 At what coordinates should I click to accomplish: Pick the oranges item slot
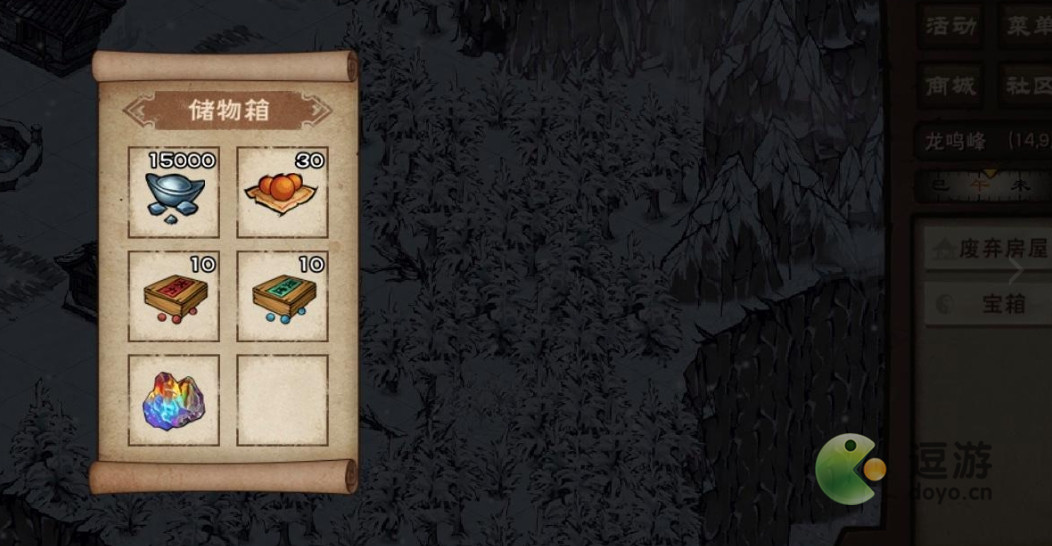pos(282,193)
